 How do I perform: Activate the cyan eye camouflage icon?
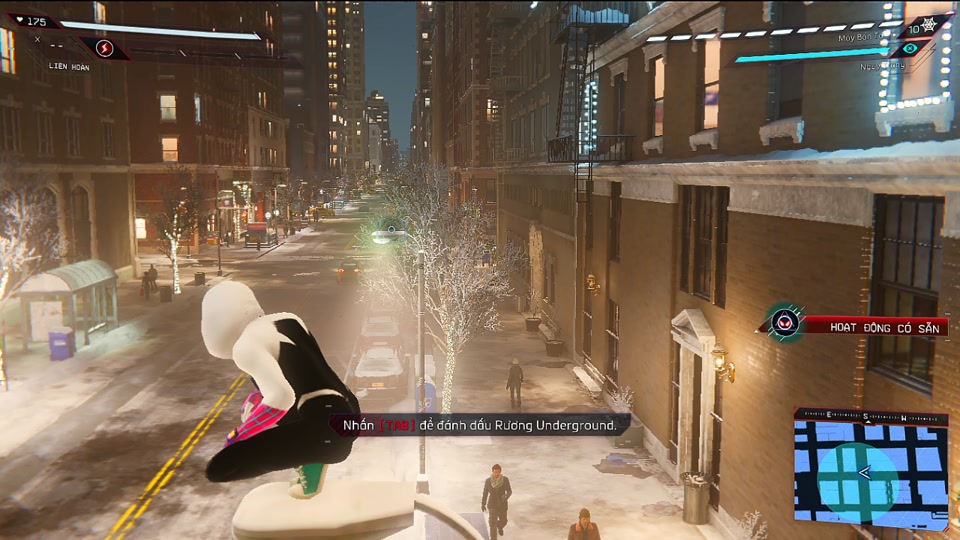tap(910, 48)
